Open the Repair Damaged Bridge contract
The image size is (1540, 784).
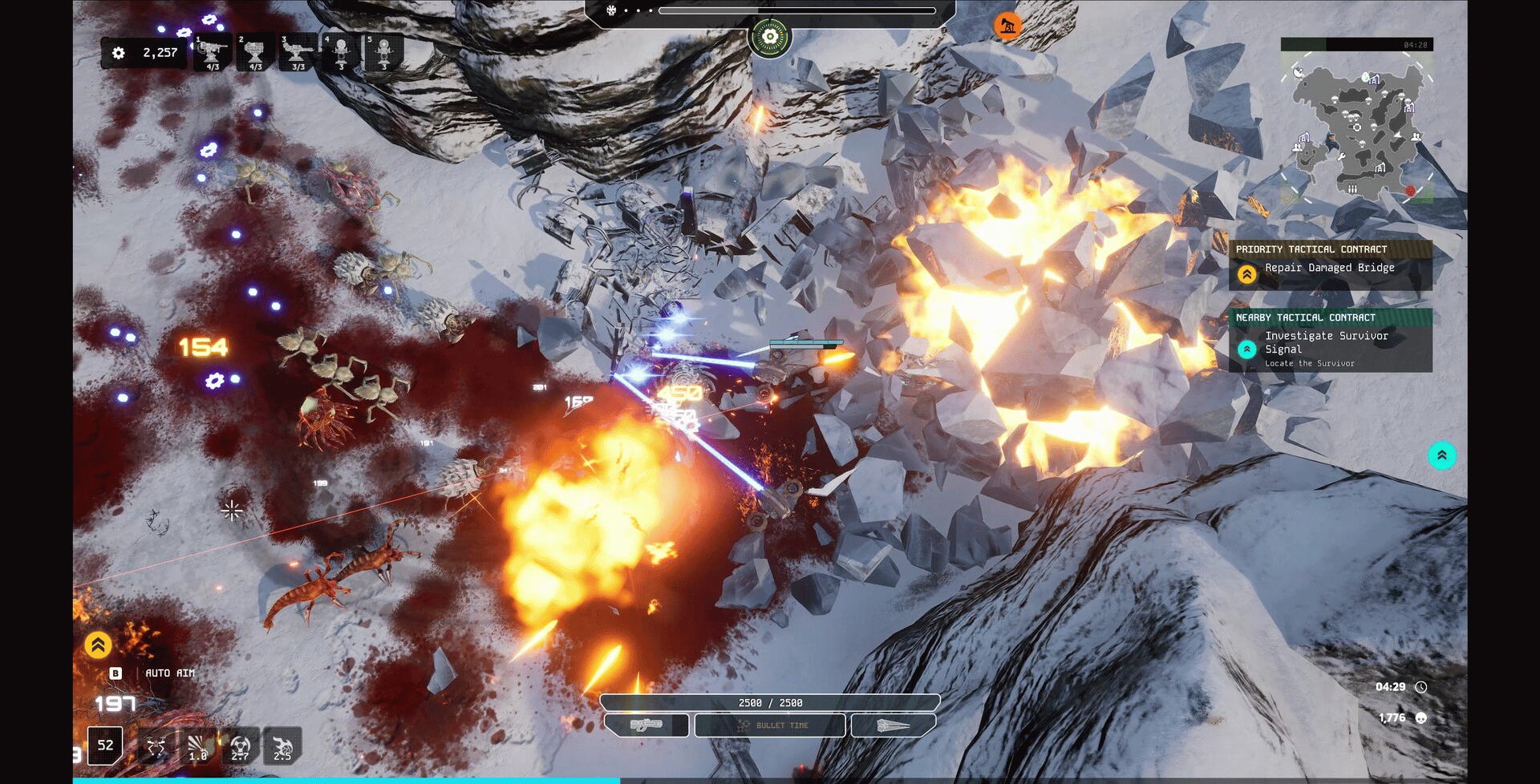pos(1330,268)
